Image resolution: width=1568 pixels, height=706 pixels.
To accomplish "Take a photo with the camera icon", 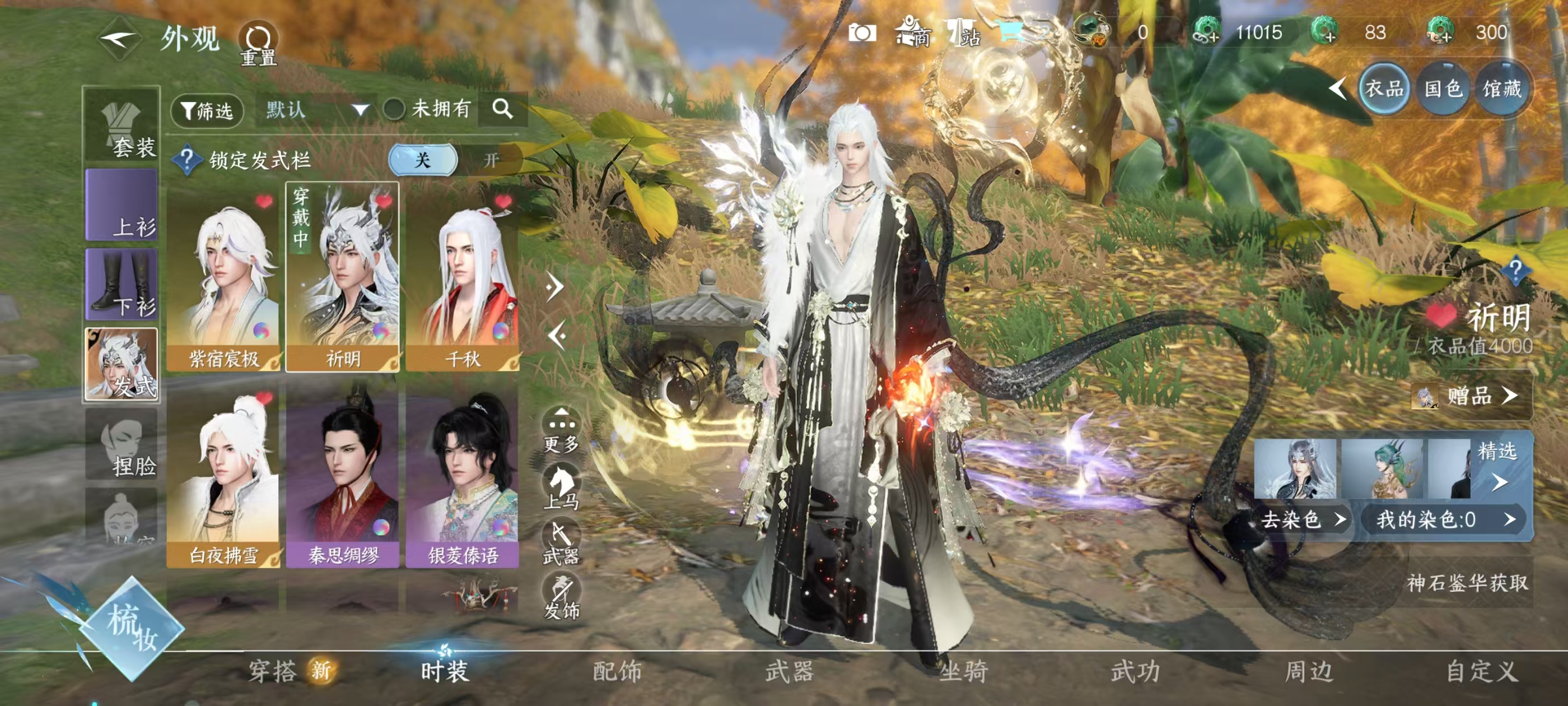I will [x=862, y=33].
